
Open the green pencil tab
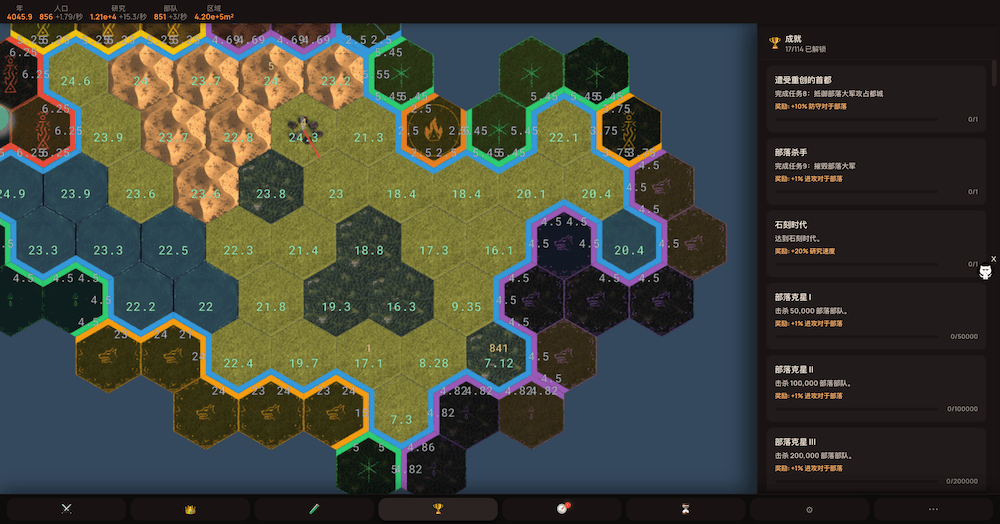pos(314,509)
